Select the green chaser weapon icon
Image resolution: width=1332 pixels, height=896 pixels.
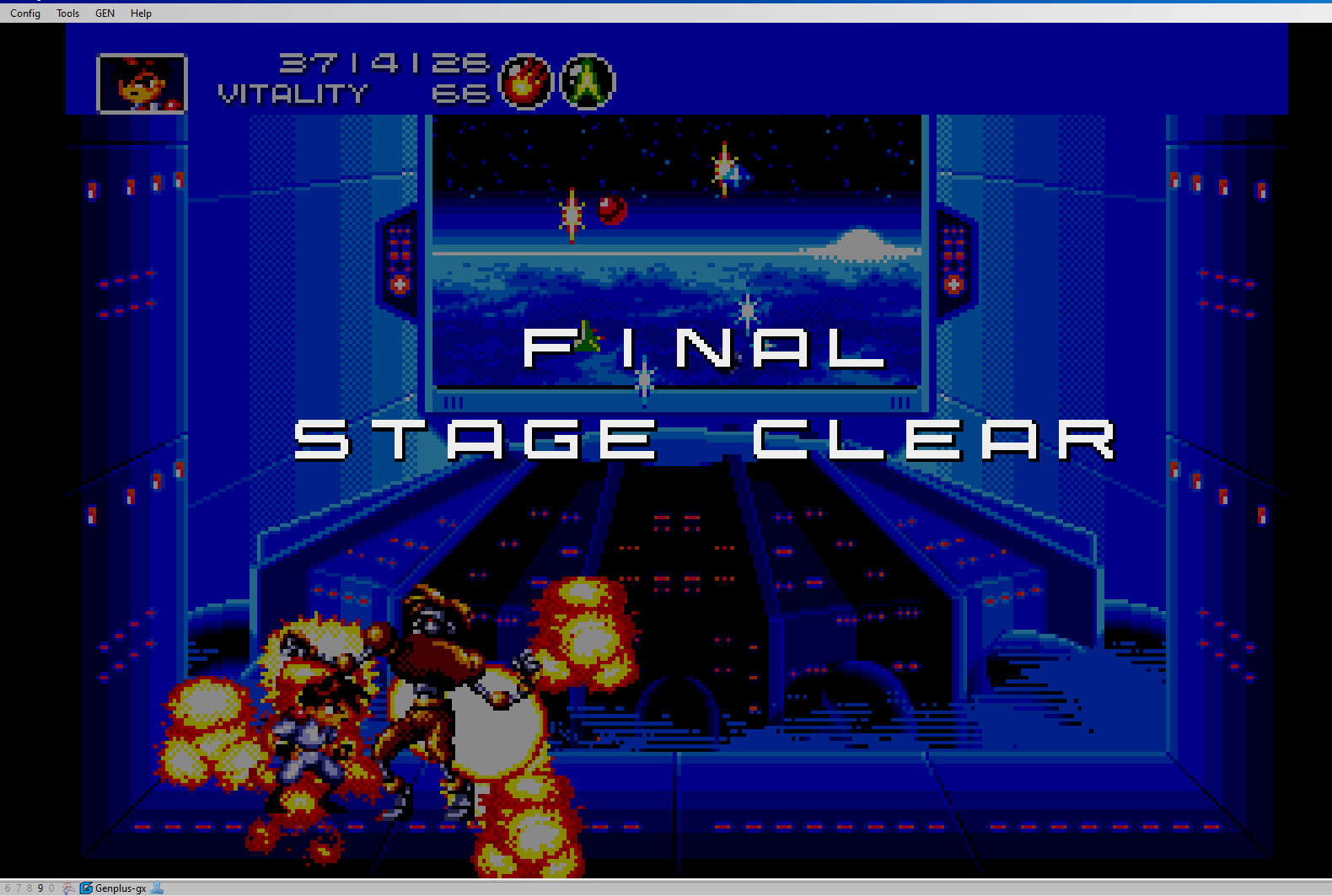tap(588, 83)
